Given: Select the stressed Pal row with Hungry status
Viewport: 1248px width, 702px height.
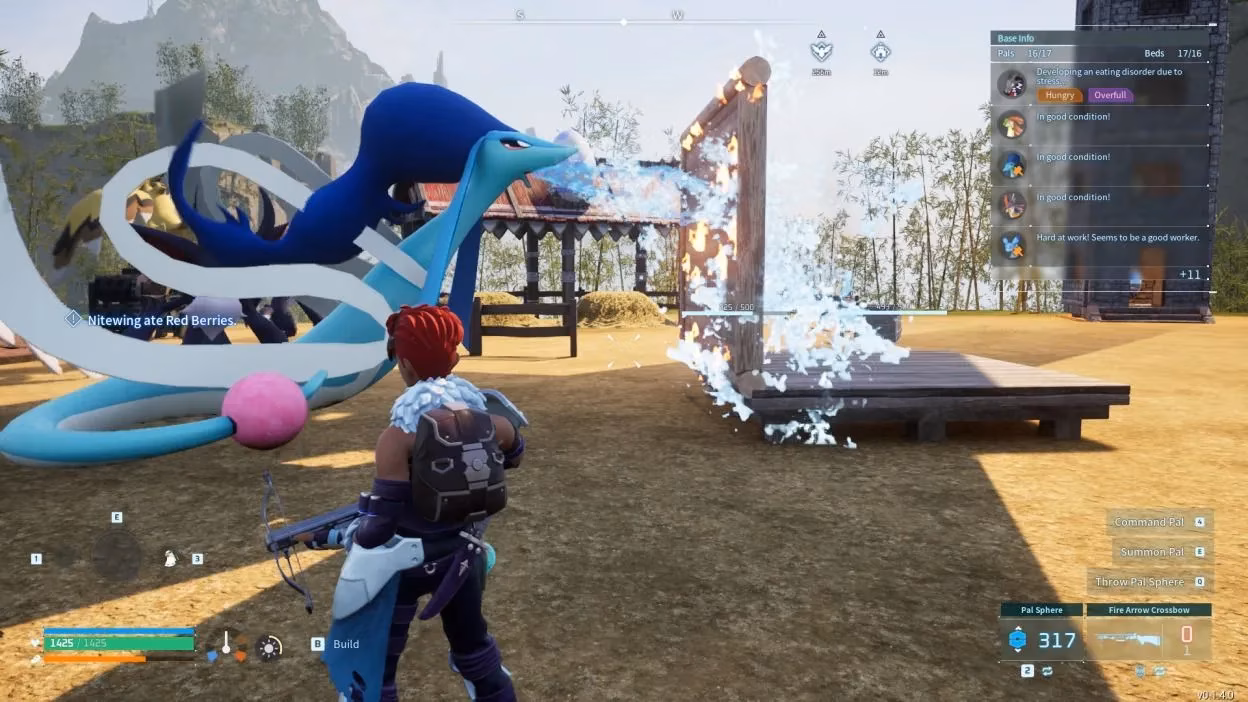Looking at the screenshot, I should [x=1100, y=84].
